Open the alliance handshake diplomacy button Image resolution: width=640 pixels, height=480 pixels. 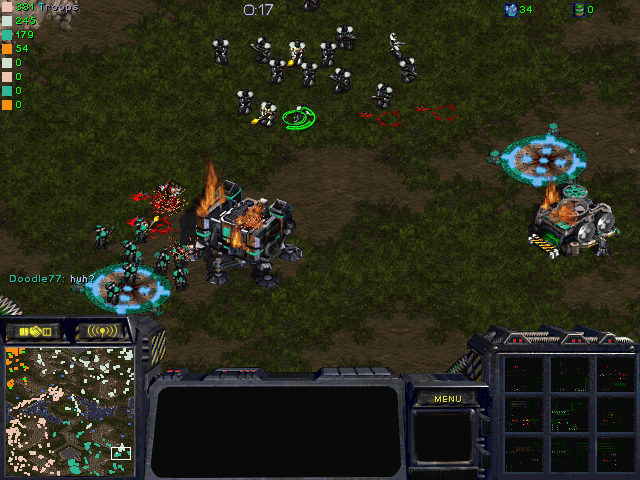click(x=33, y=331)
